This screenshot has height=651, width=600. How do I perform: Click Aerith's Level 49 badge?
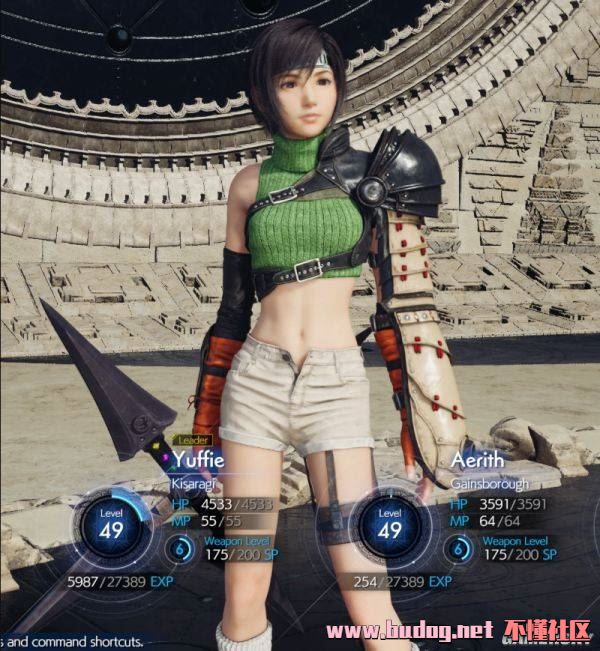390,524
